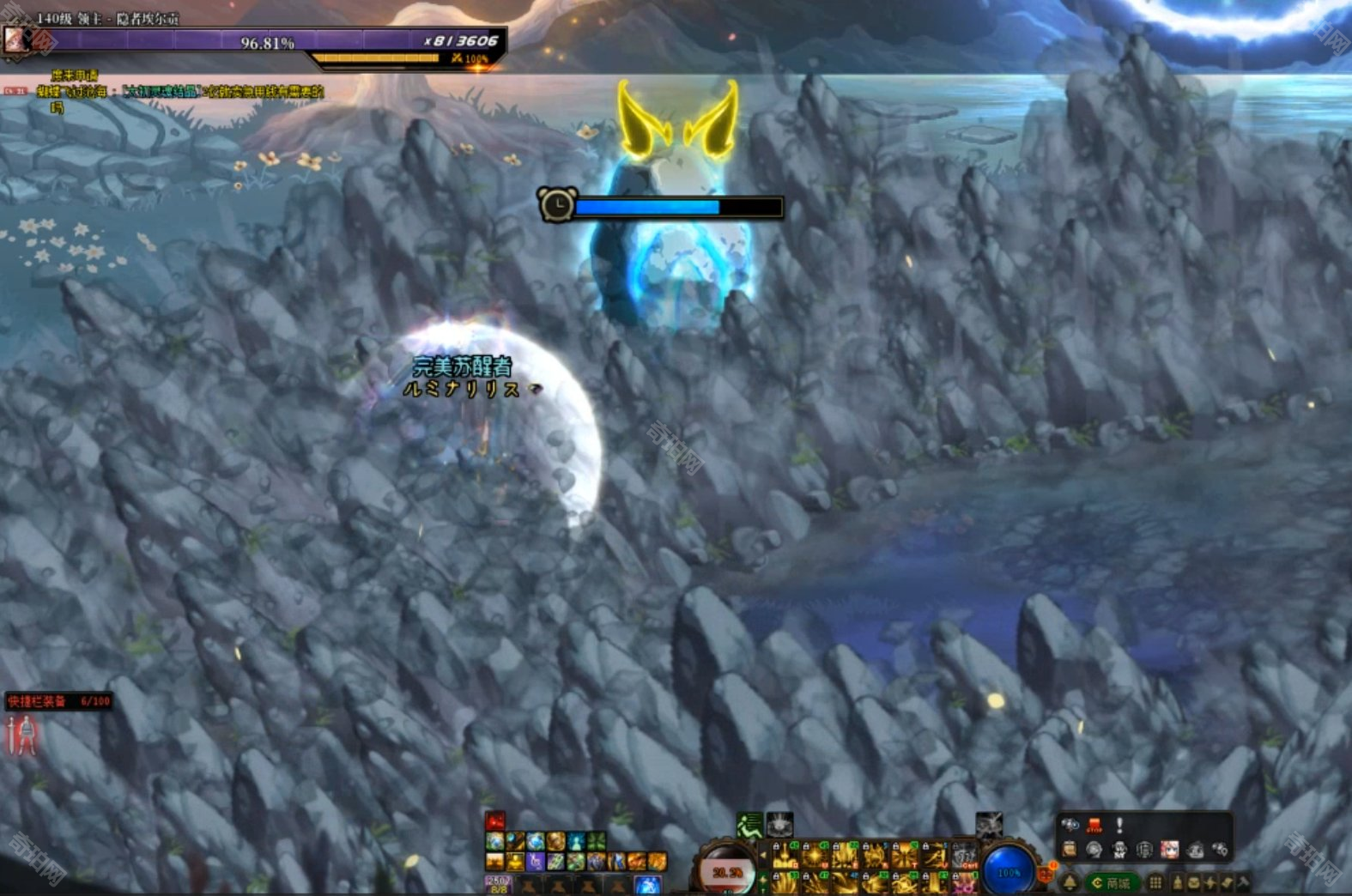
Task: Activate the blue glowing consumable slot
Action: pyautogui.click(x=647, y=886)
